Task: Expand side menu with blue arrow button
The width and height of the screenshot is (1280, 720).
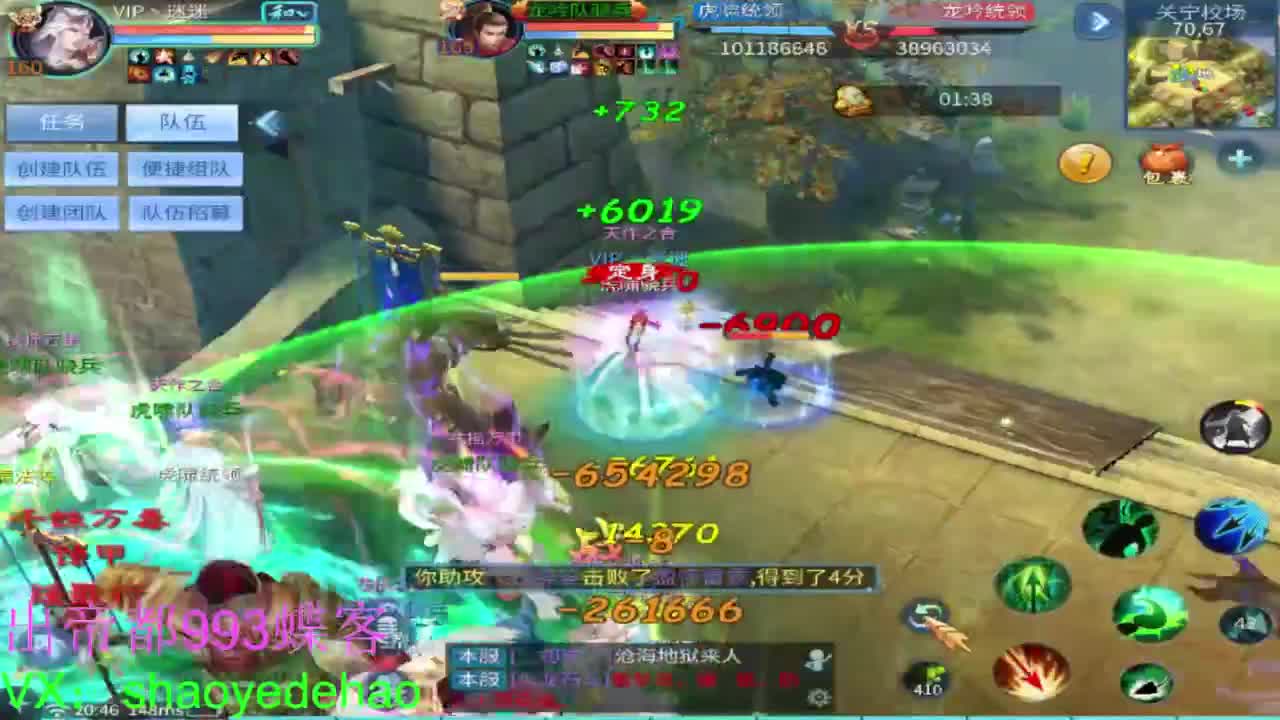Action: [x=1098, y=20]
